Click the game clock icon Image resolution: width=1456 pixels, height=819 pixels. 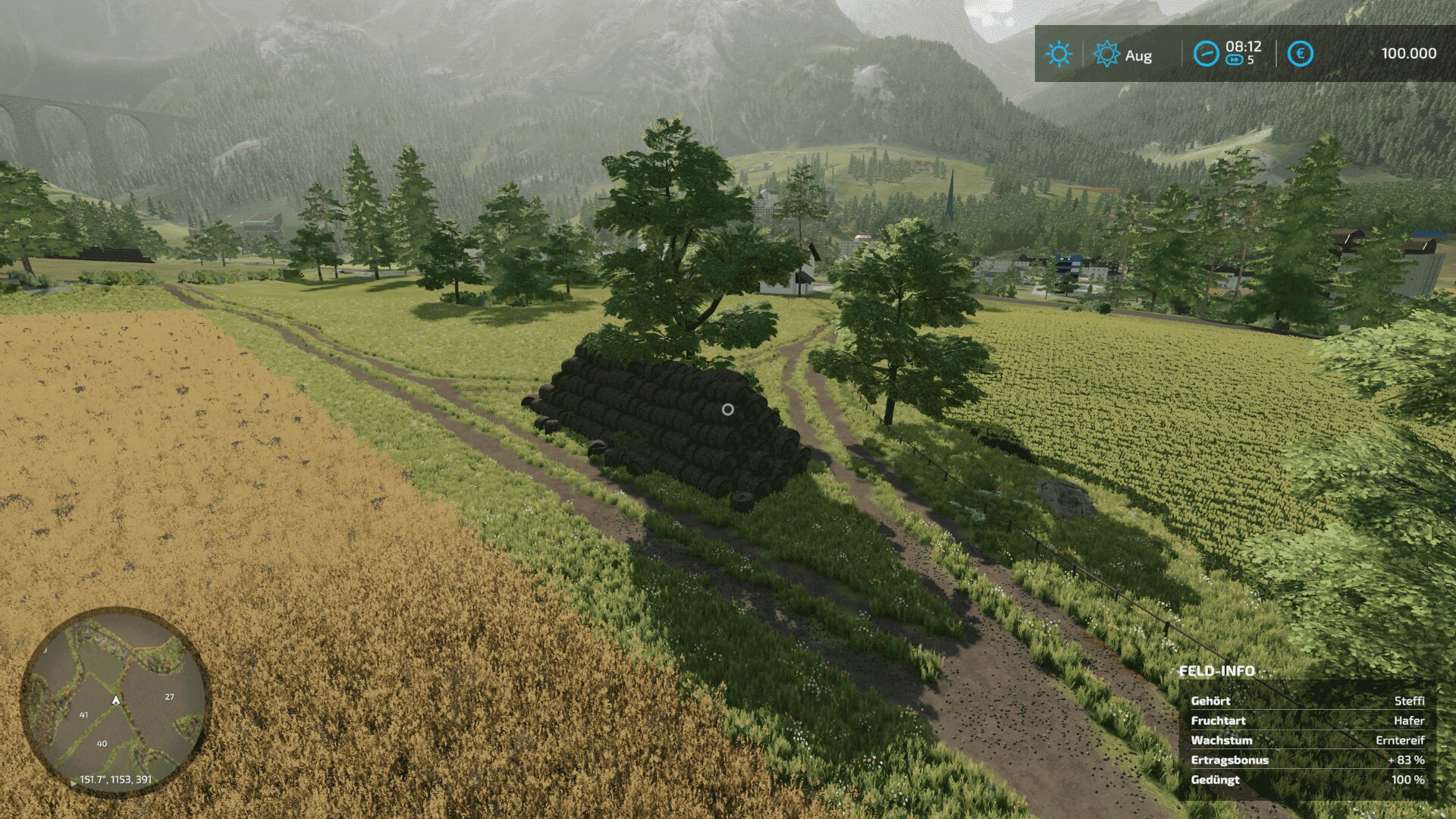1206,54
